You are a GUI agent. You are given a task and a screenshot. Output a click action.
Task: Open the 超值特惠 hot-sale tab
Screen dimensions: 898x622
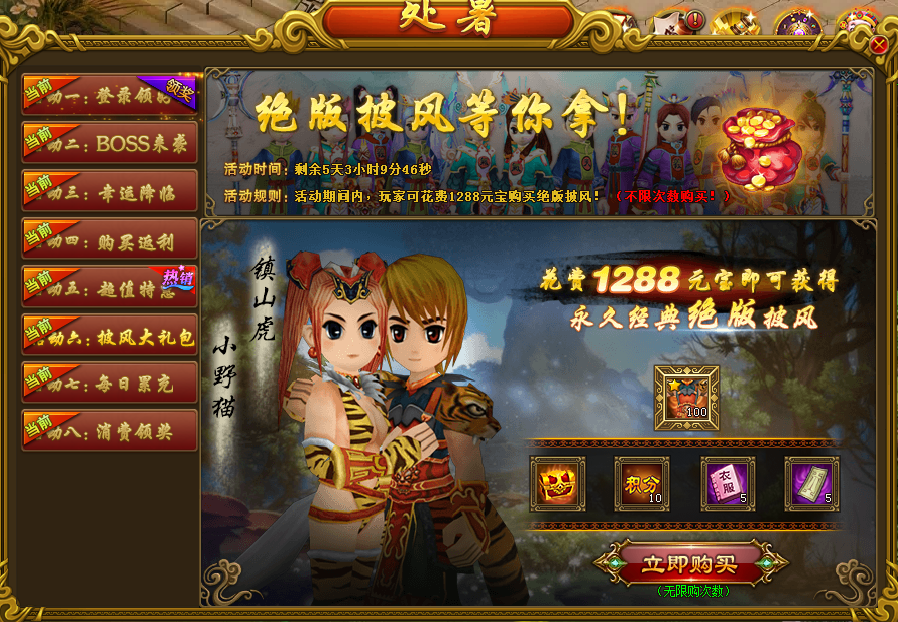(110, 287)
